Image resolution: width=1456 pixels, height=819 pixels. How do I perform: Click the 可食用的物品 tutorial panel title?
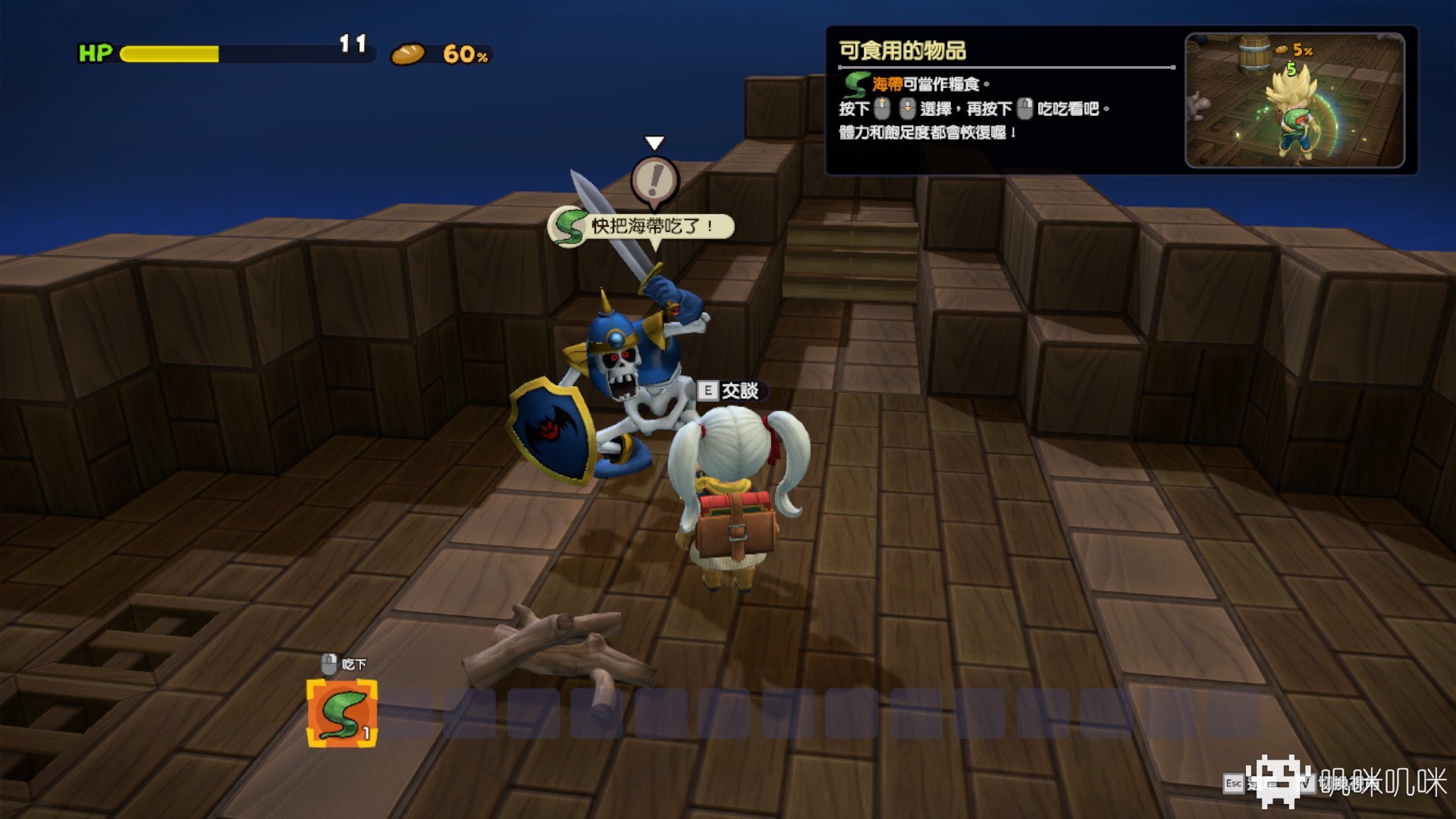click(x=902, y=51)
